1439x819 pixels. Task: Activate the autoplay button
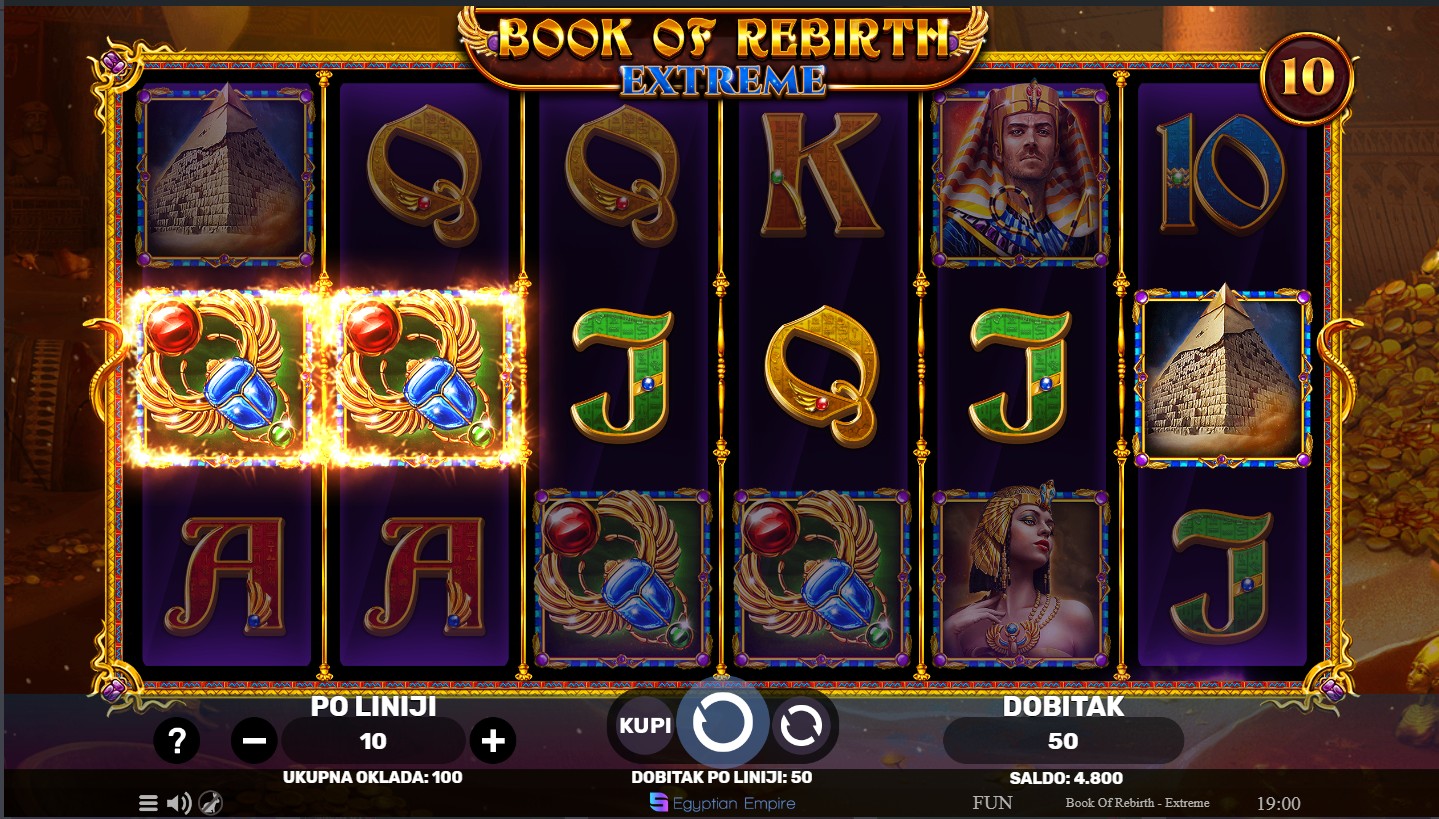click(x=800, y=726)
